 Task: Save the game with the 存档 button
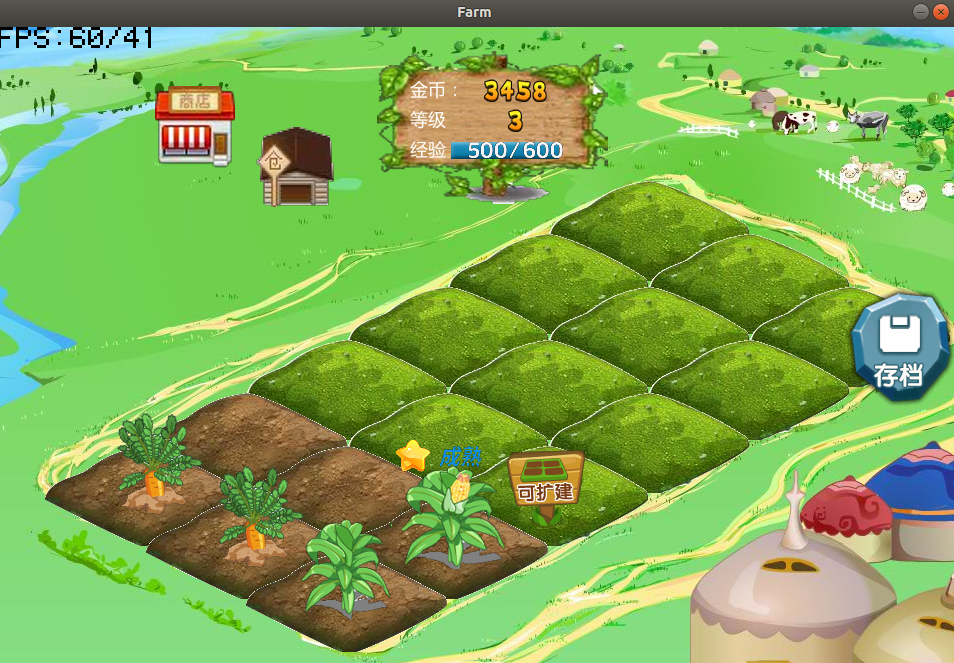pos(899,347)
